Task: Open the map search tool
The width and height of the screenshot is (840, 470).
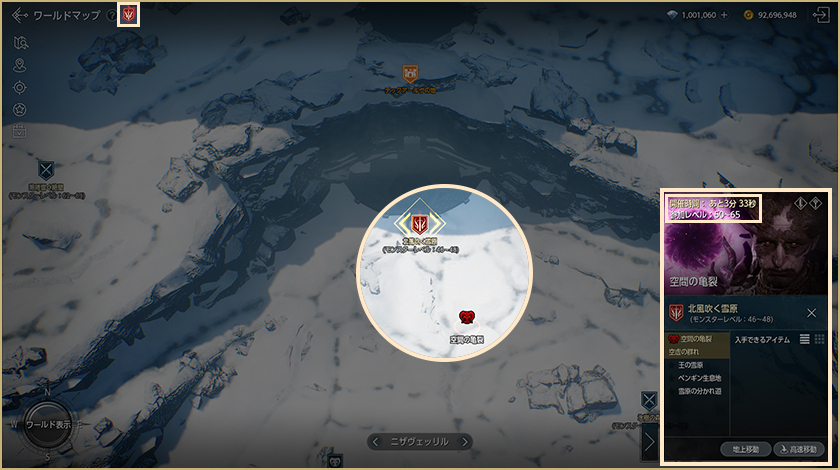Action: tap(20, 43)
